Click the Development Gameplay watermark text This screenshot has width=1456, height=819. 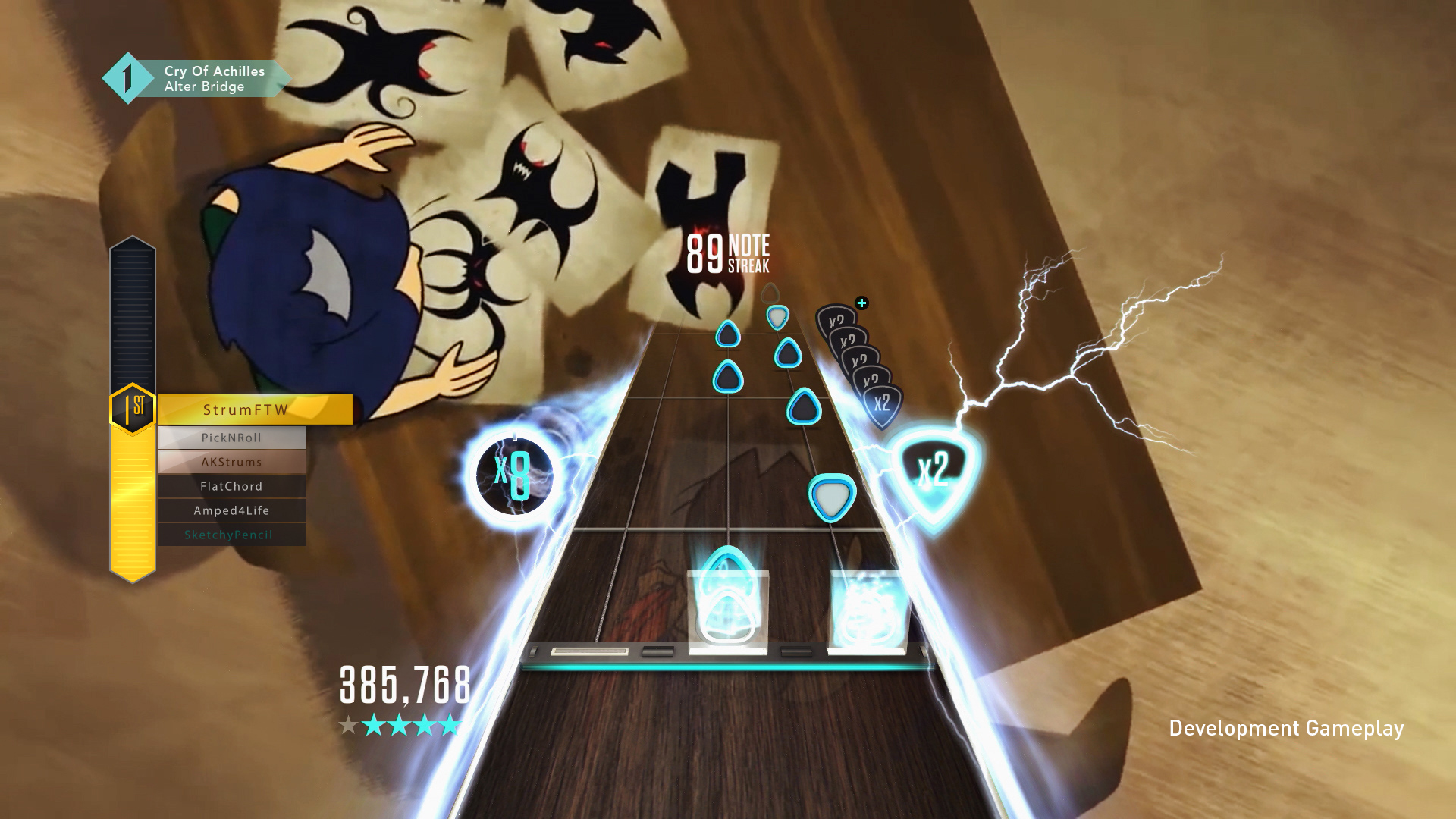click(1287, 727)
